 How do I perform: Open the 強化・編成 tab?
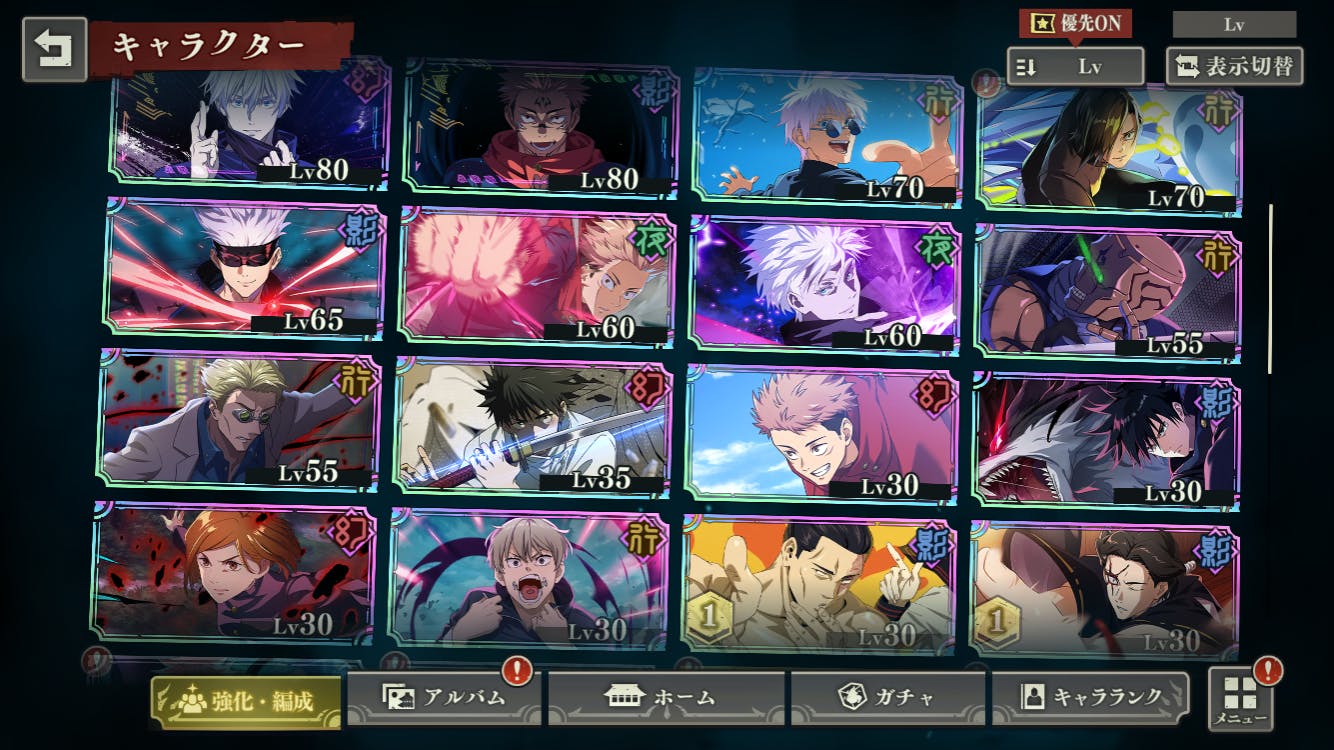246,701
